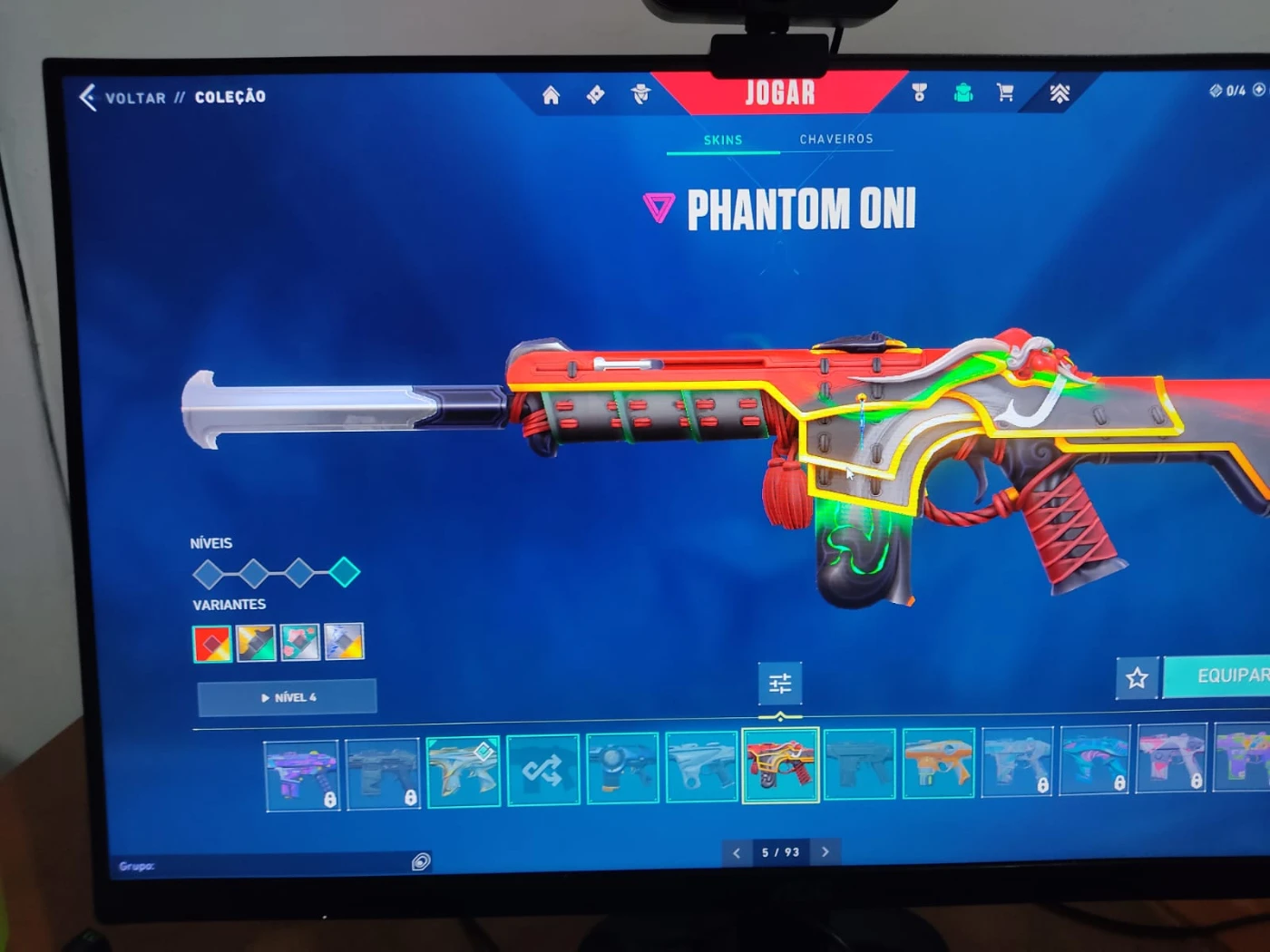Select the fourth level diamond under Níveis

(x=342, y=571)
